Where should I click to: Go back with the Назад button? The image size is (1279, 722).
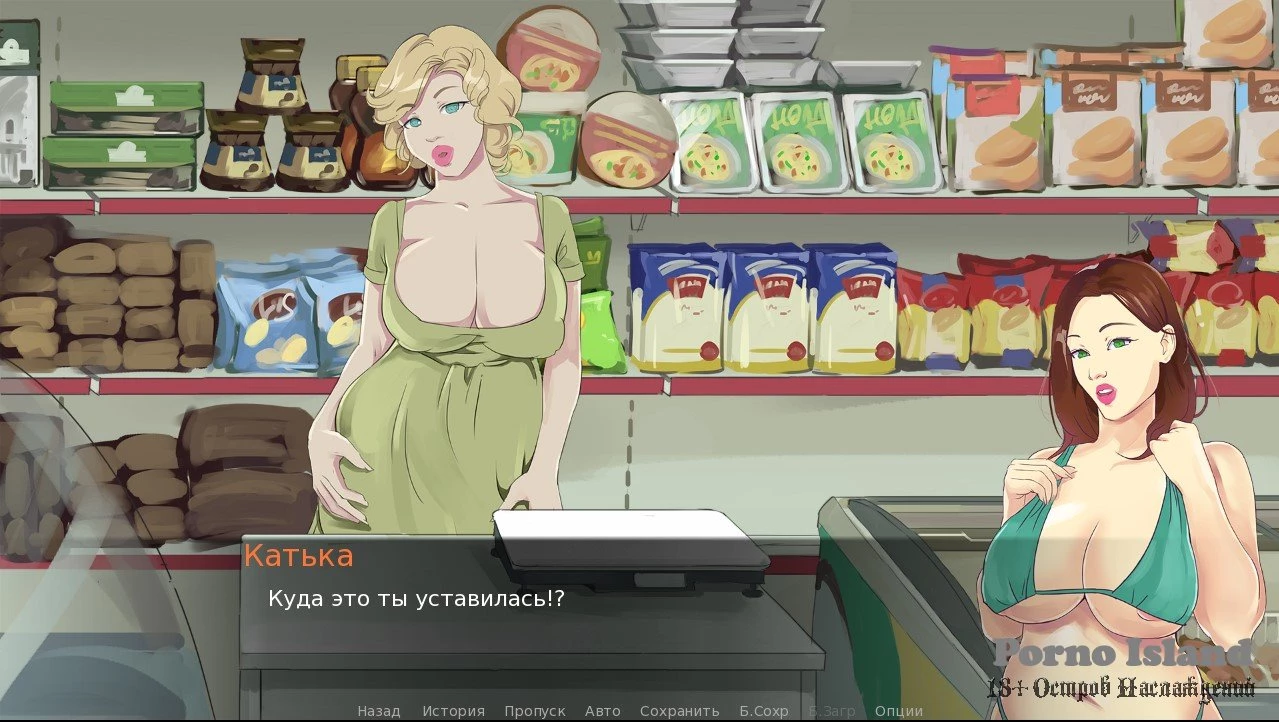point(379,711)
